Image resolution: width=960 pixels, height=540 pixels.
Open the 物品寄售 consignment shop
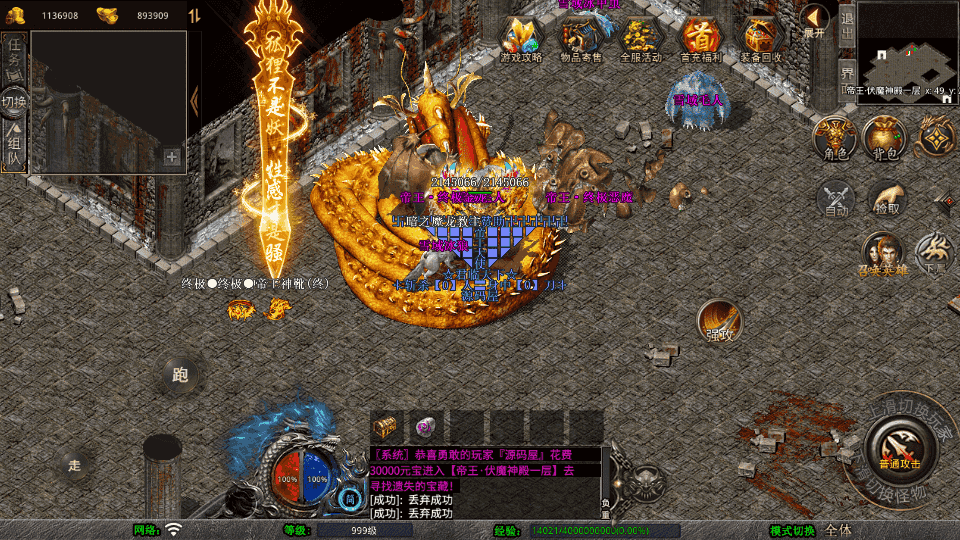click(x=581, y=38)
